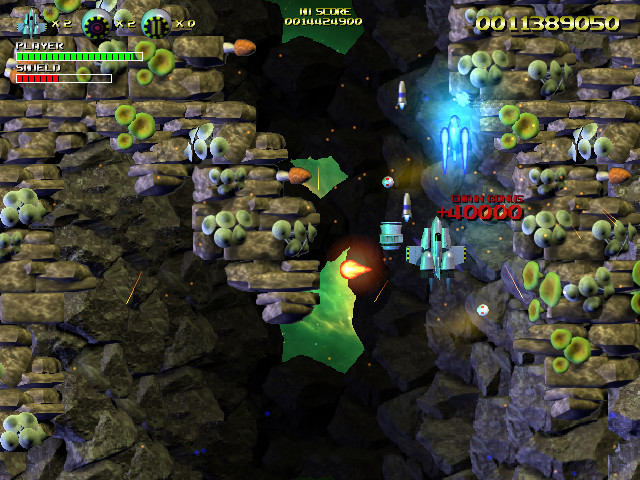The image size is (640, 480).
Task: Select the red-core bomb orb icon
Action: pos(96,23)
